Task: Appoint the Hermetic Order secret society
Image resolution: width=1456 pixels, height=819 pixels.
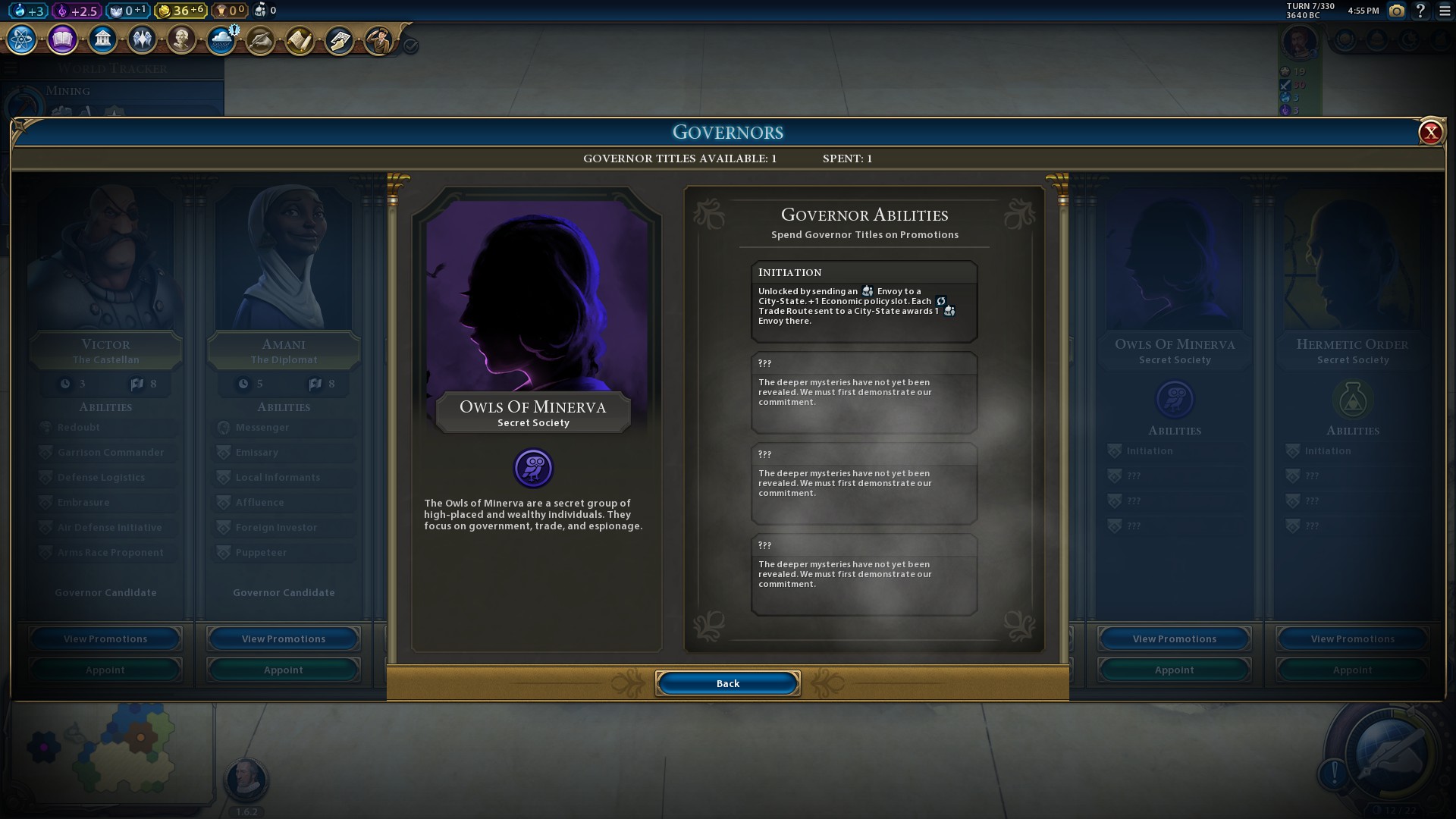Action: coord(1352,670)
